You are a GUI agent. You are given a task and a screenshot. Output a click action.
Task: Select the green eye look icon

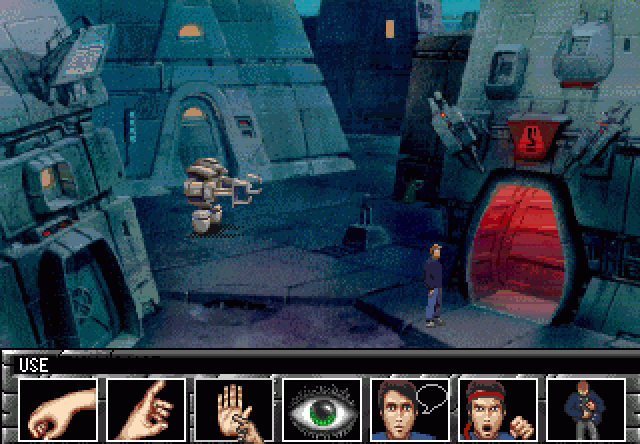[x=321, y=409]
